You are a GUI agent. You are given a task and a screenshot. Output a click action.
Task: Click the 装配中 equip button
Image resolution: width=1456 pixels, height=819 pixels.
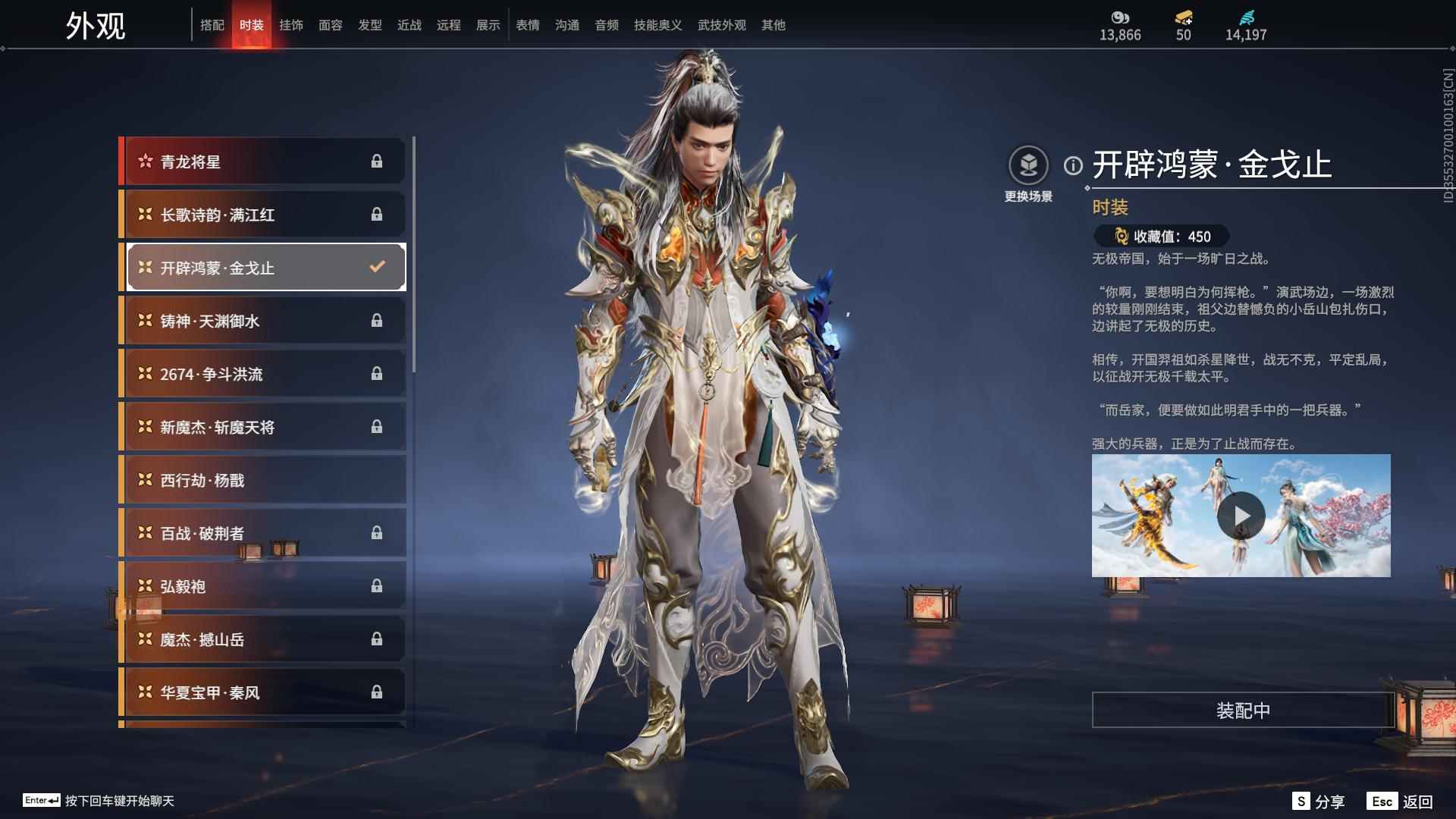[x=1241, y=711]
